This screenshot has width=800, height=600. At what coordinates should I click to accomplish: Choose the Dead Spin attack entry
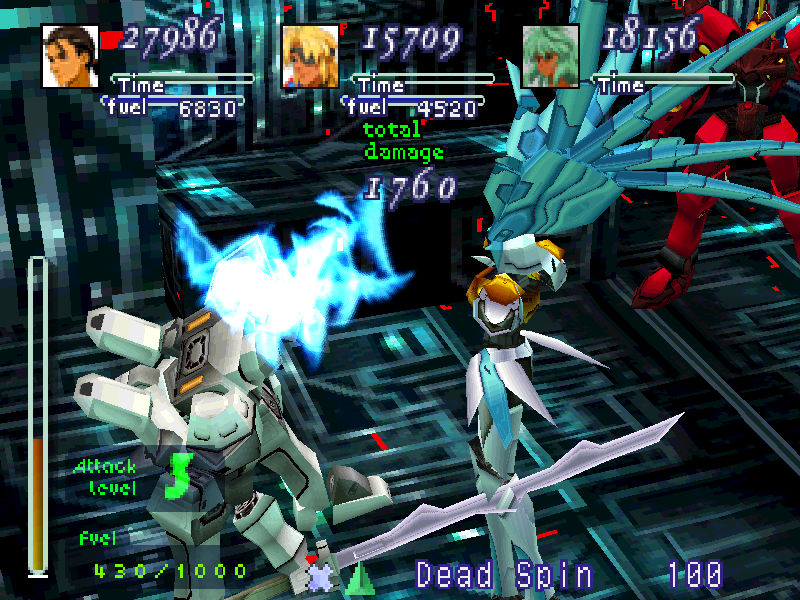504,575
